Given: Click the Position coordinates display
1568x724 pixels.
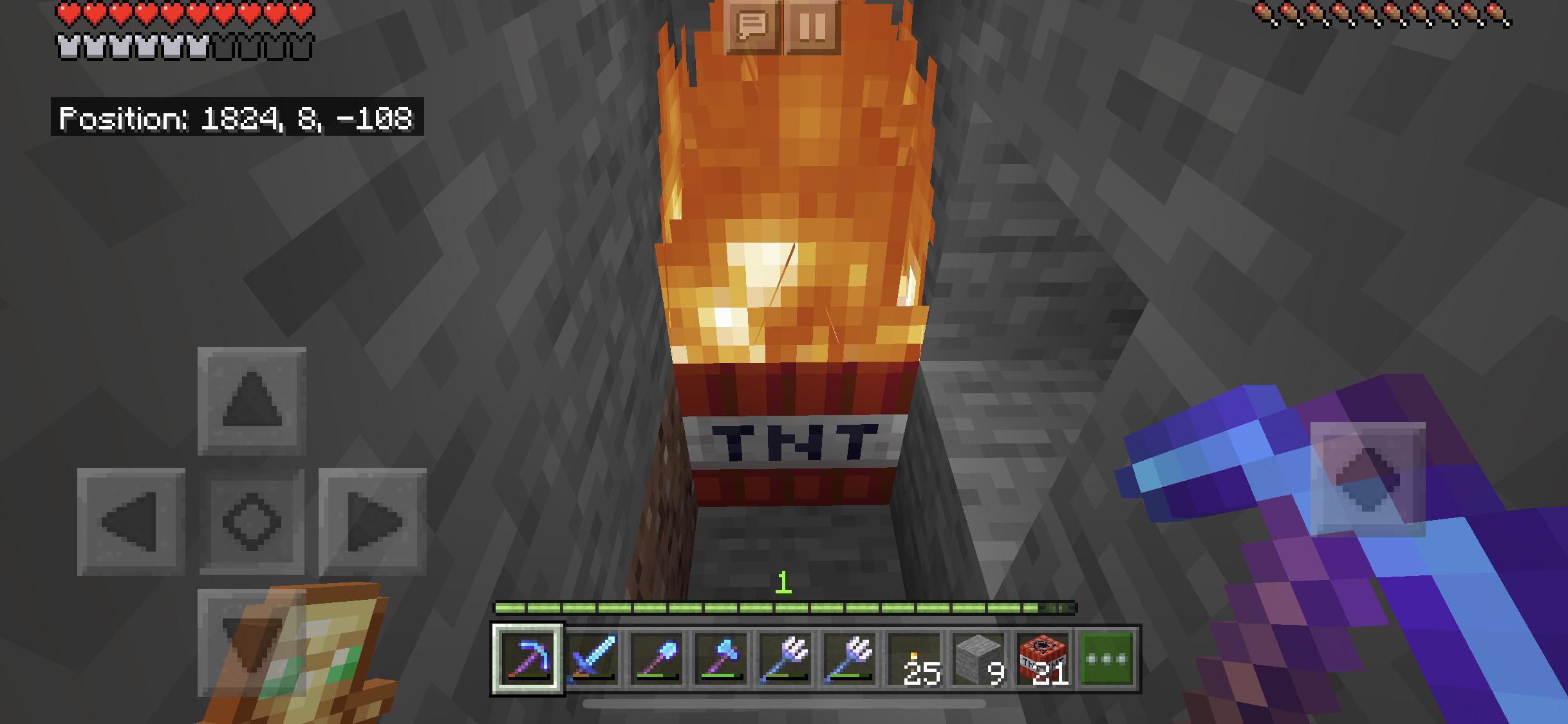Looking at the screenshot, I should pos(235,118).
